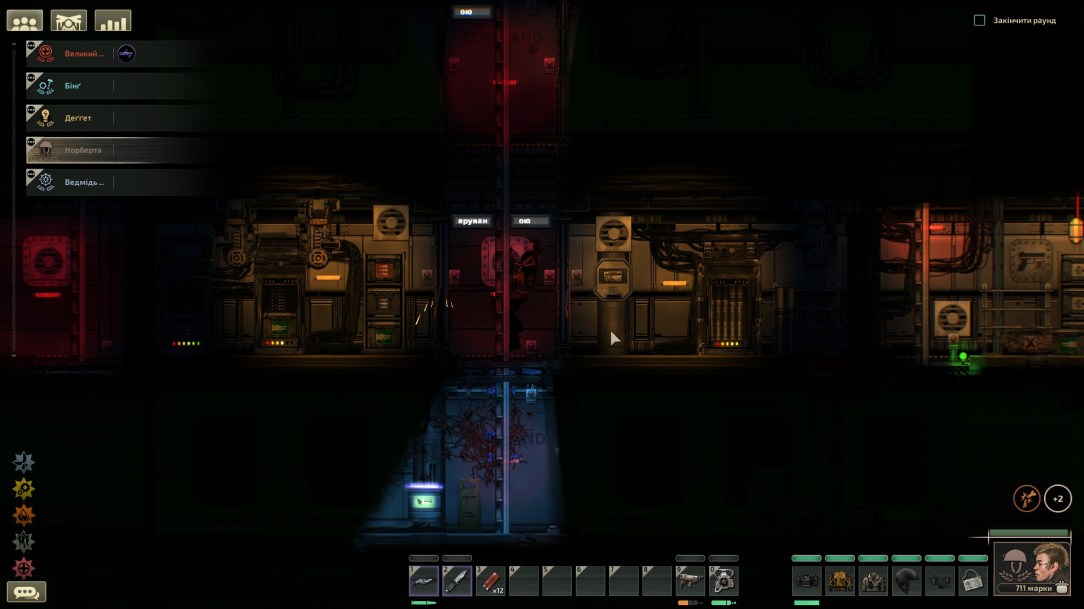
Task: Open the submarine command interface button
Action: pyautogui.click(x=69, y=21)
